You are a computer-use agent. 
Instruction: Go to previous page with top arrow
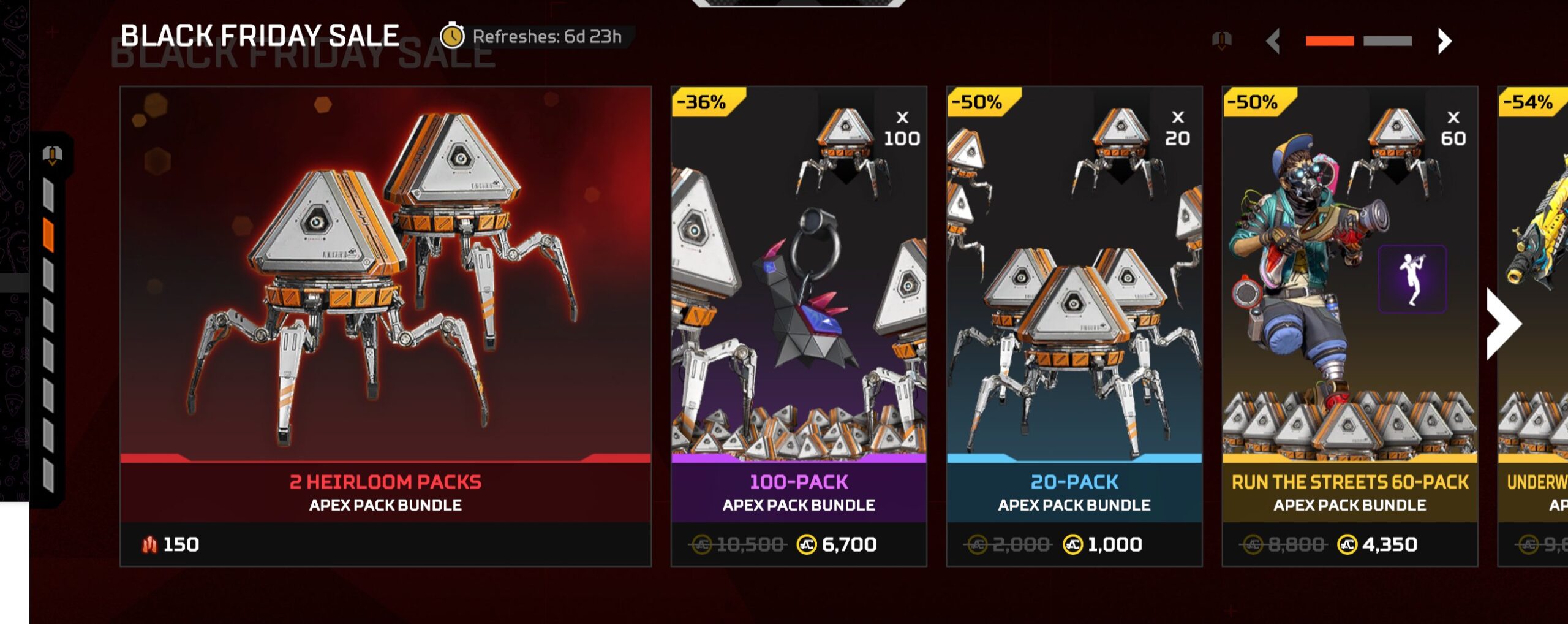[x=1274, y=41]
